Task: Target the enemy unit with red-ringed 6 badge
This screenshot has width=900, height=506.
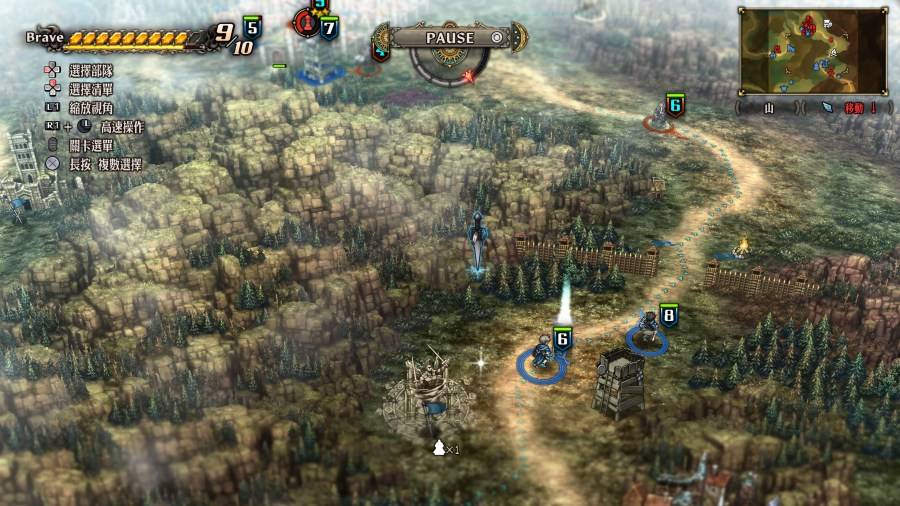Action: tap(661, 118)
